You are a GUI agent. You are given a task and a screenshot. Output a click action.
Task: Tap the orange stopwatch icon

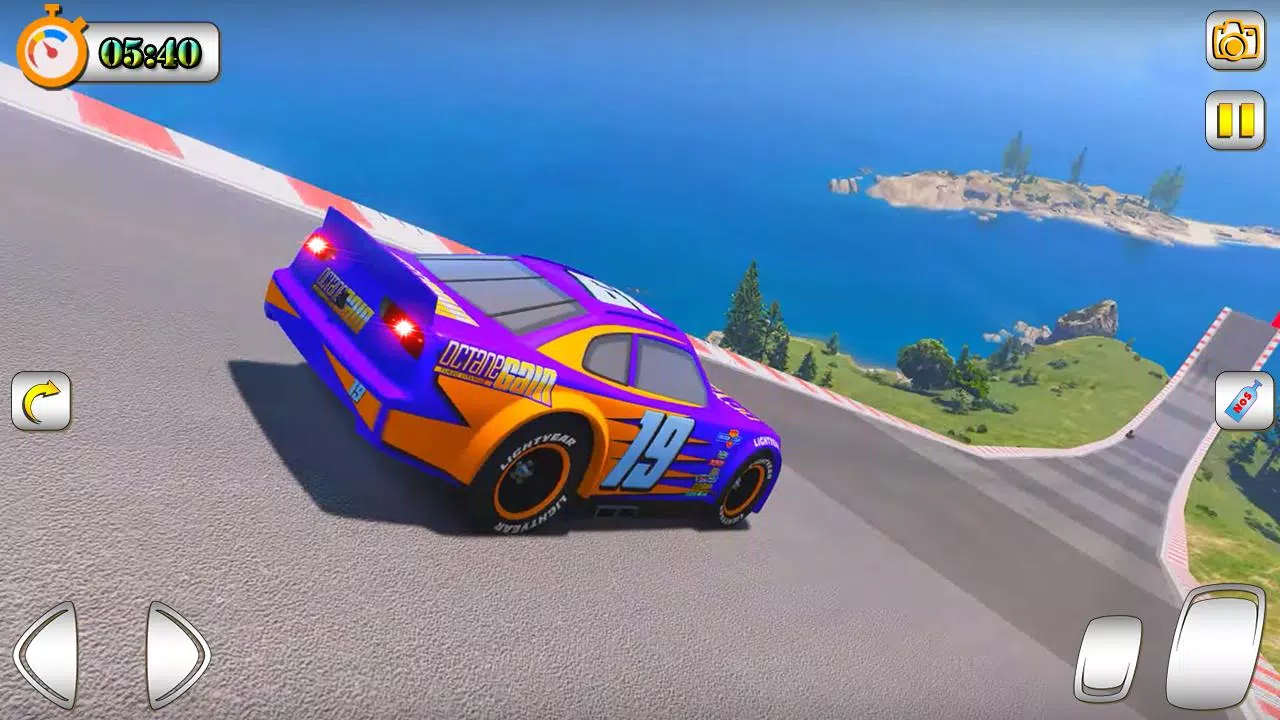(52, 50)
